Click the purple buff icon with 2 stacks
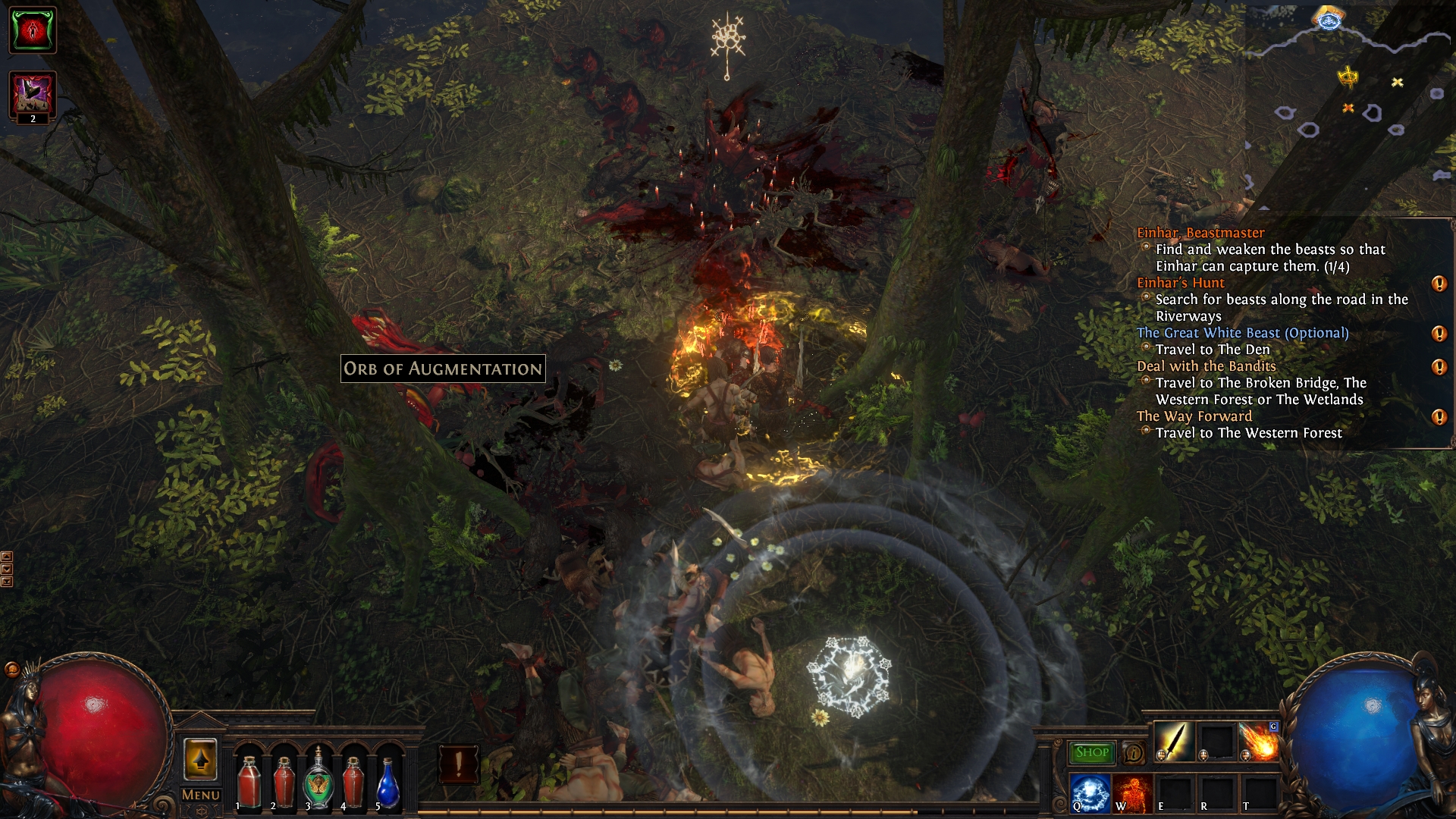This screenshot has width=1456, height=819. pos(33,96)
